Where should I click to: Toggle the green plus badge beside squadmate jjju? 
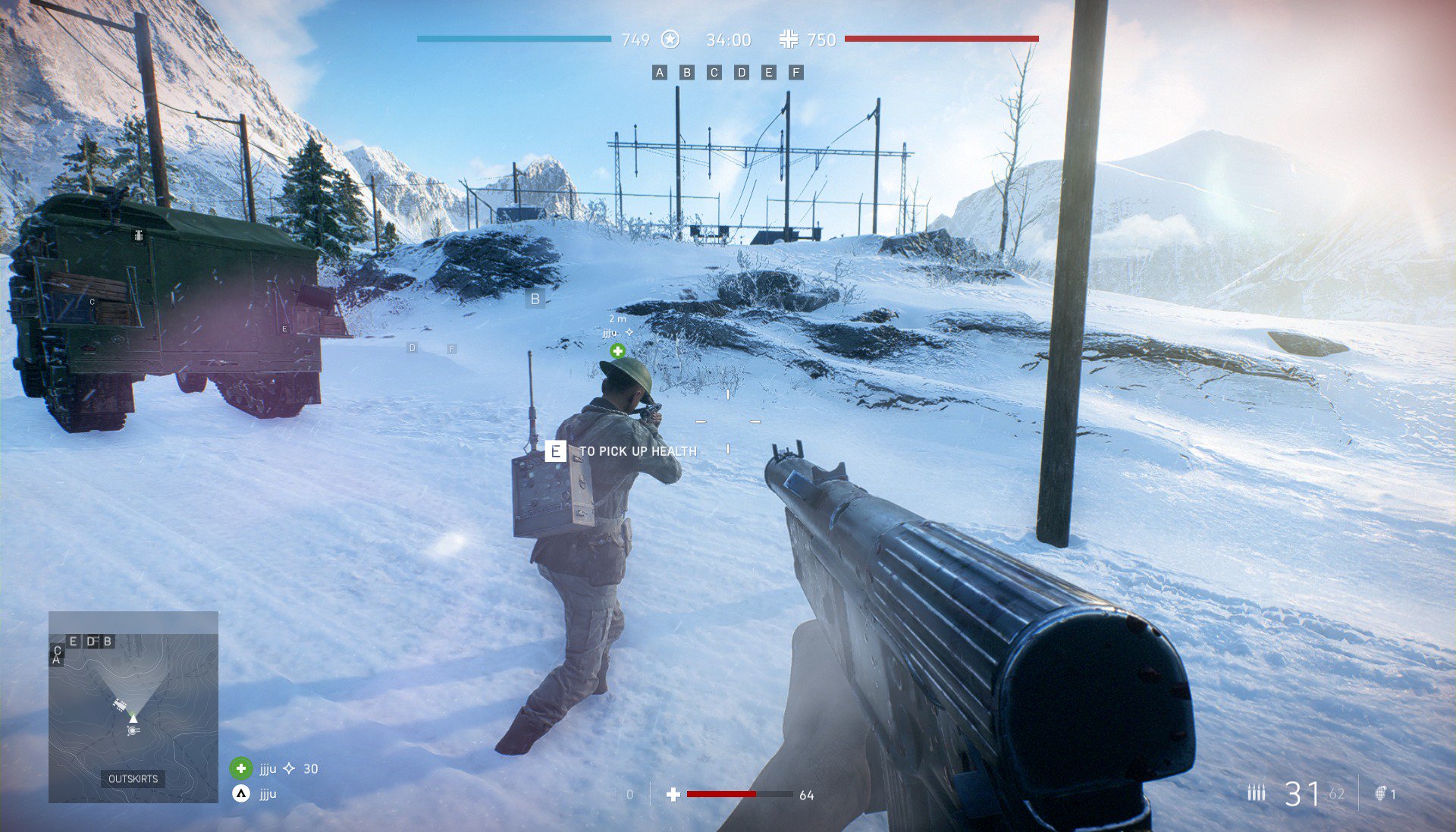(241, 768)
